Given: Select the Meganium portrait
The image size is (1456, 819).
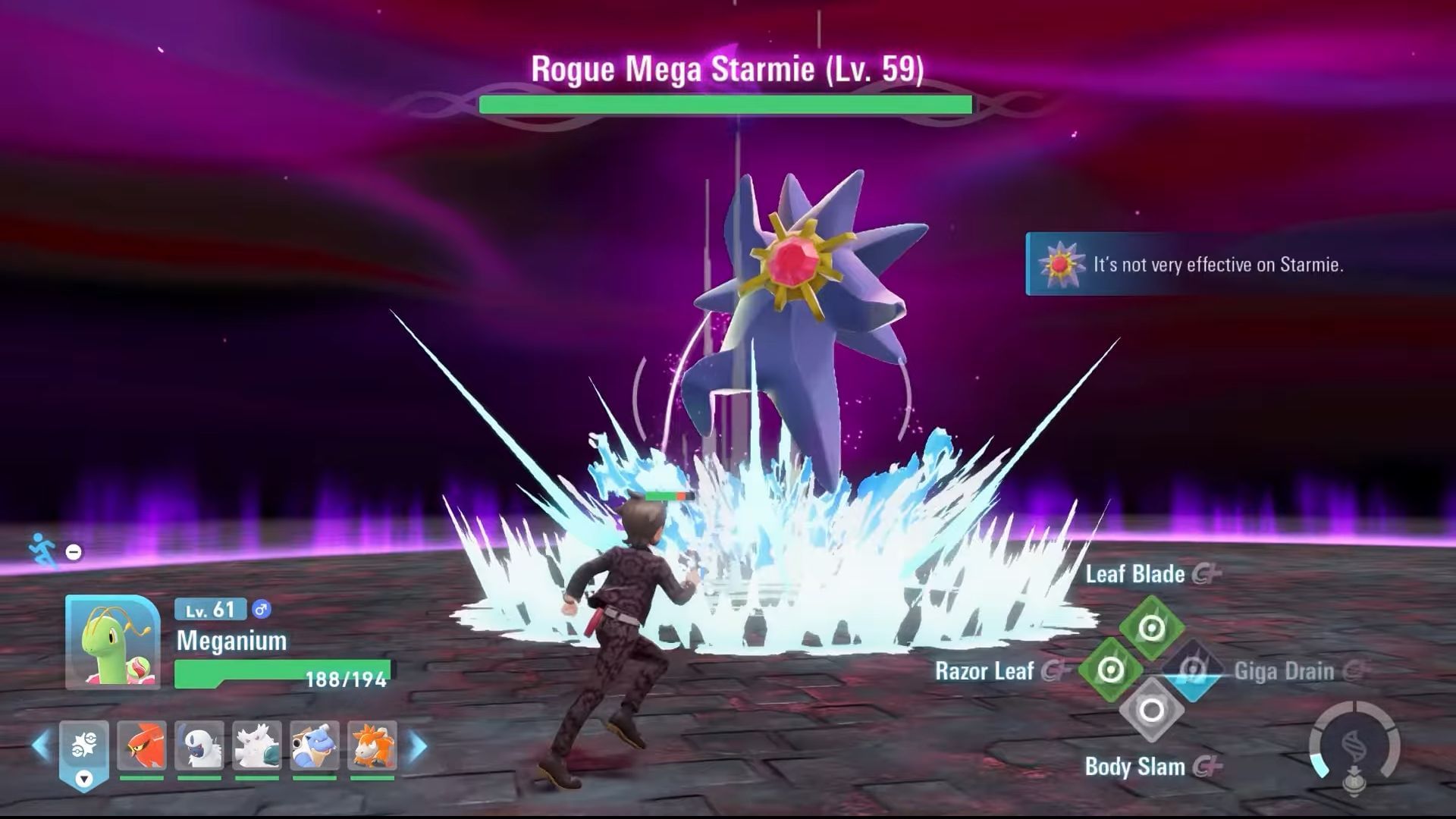Looking at the screenshot, I should point(112,642).
